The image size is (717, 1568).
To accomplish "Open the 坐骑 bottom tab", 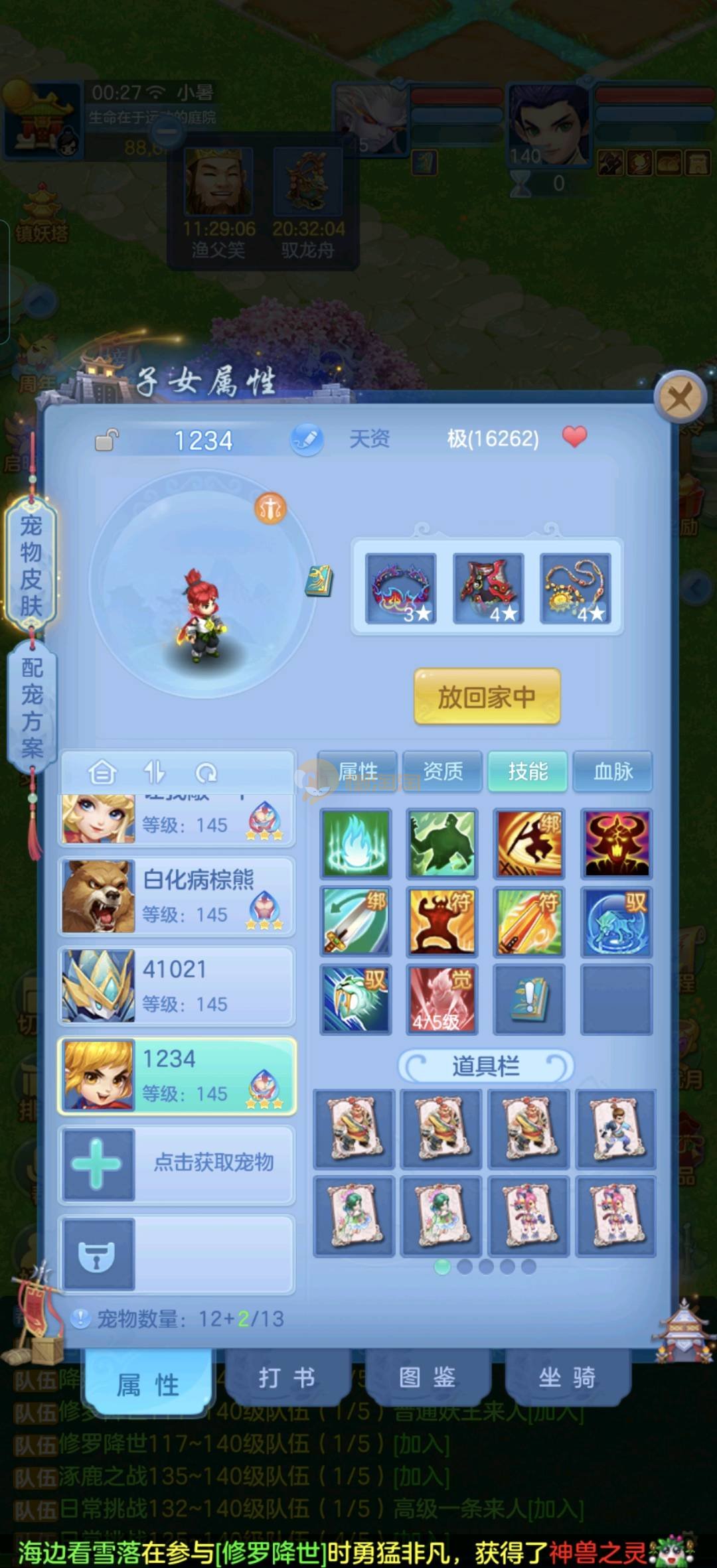I will (567, 1378).
